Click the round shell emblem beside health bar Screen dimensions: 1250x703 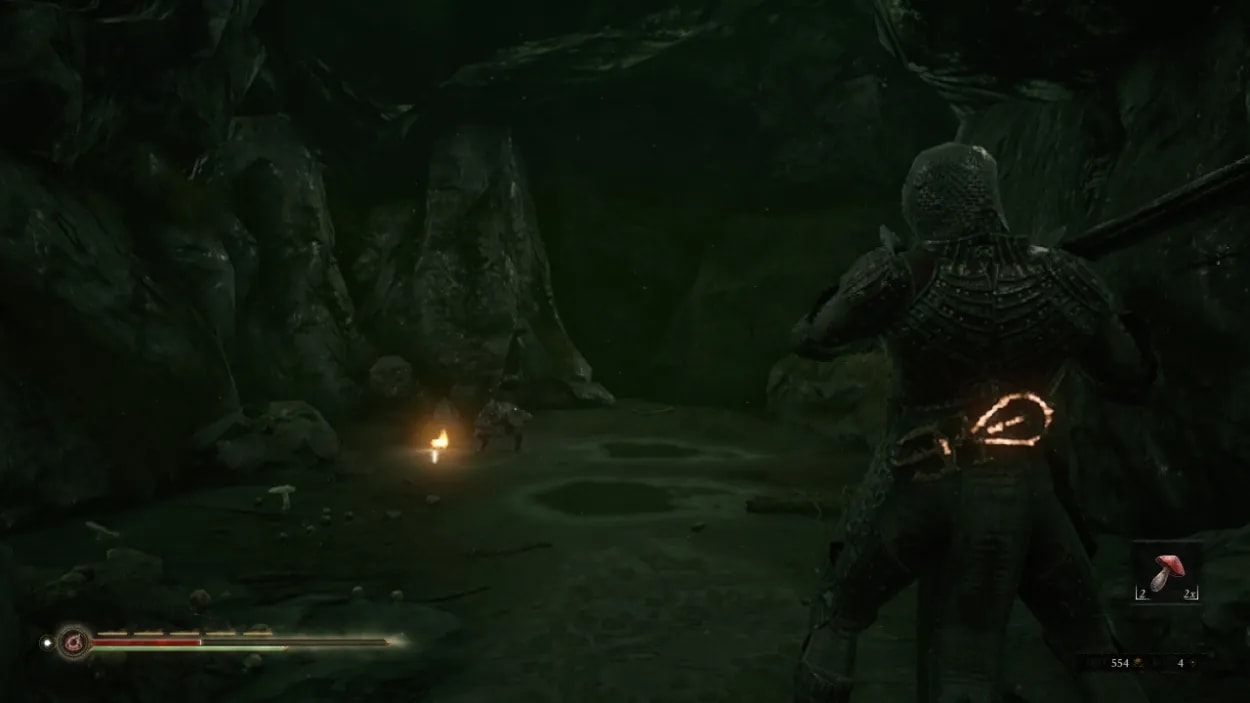click(x=73, y=641)
